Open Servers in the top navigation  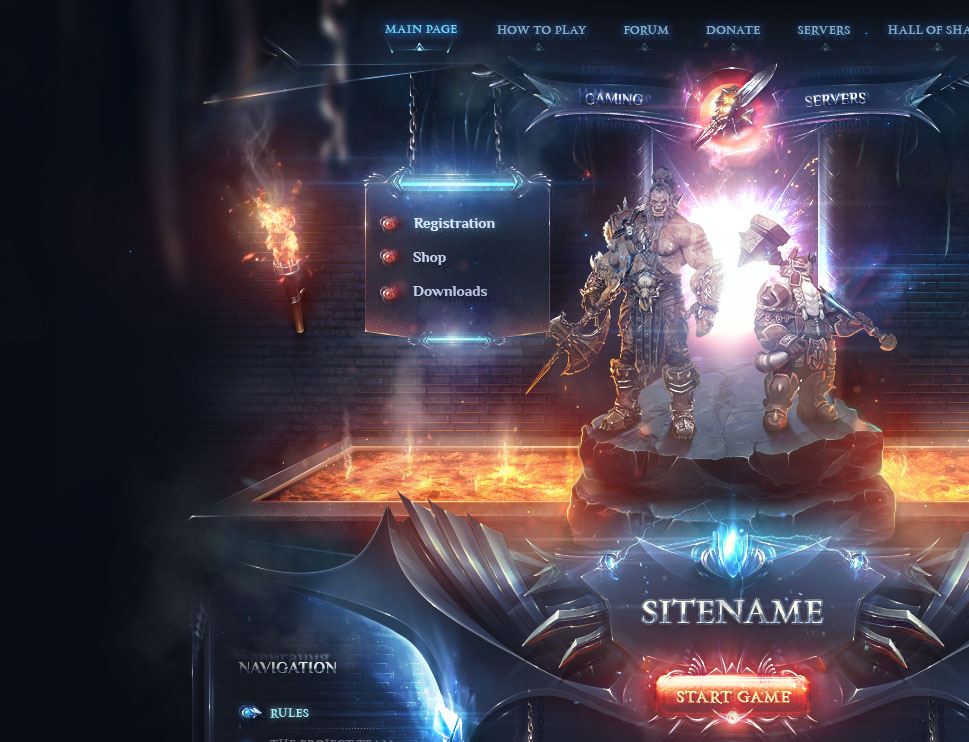coord(823,30)
